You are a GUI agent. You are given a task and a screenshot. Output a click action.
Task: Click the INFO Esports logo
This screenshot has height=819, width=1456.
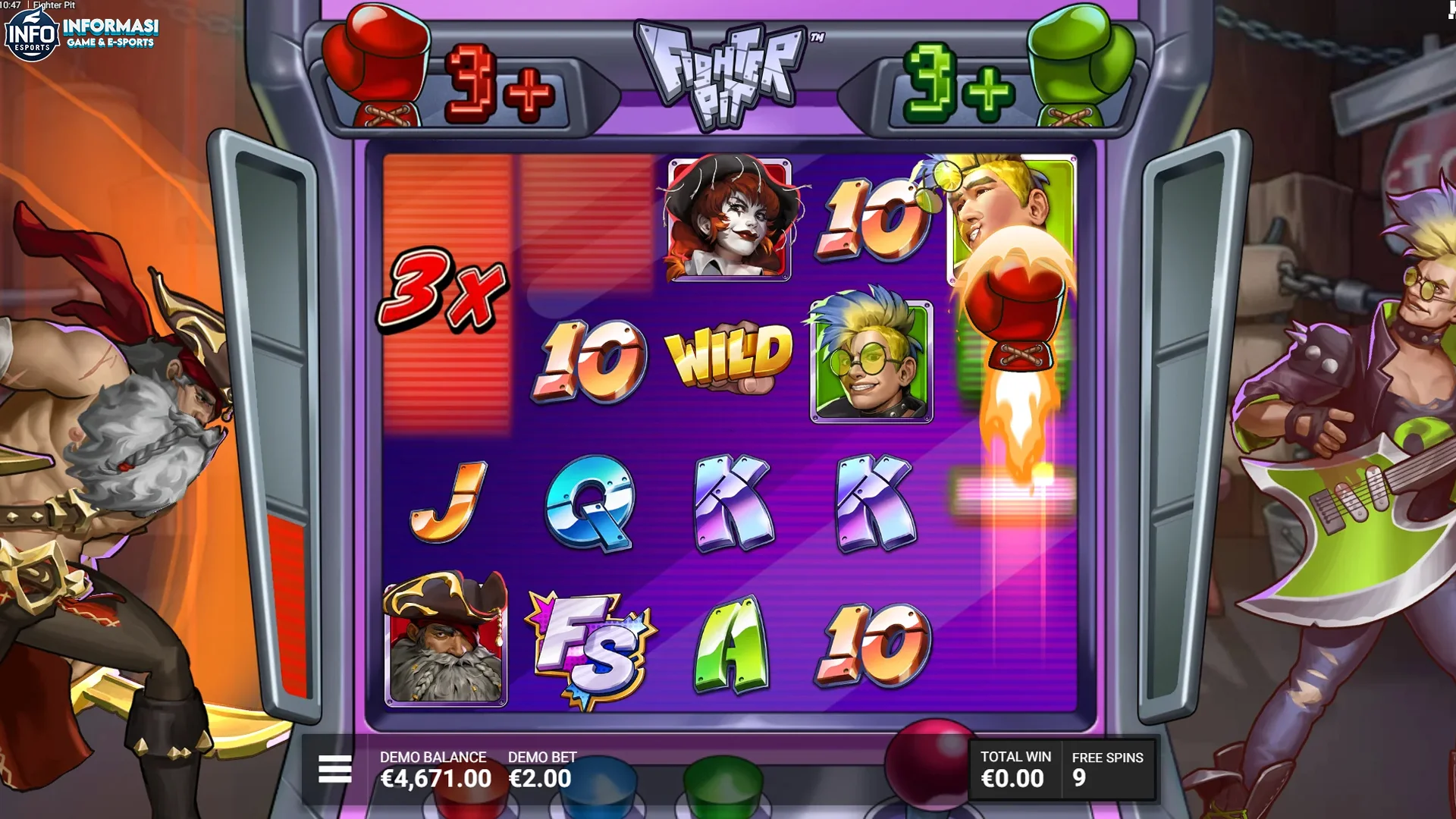30,34
